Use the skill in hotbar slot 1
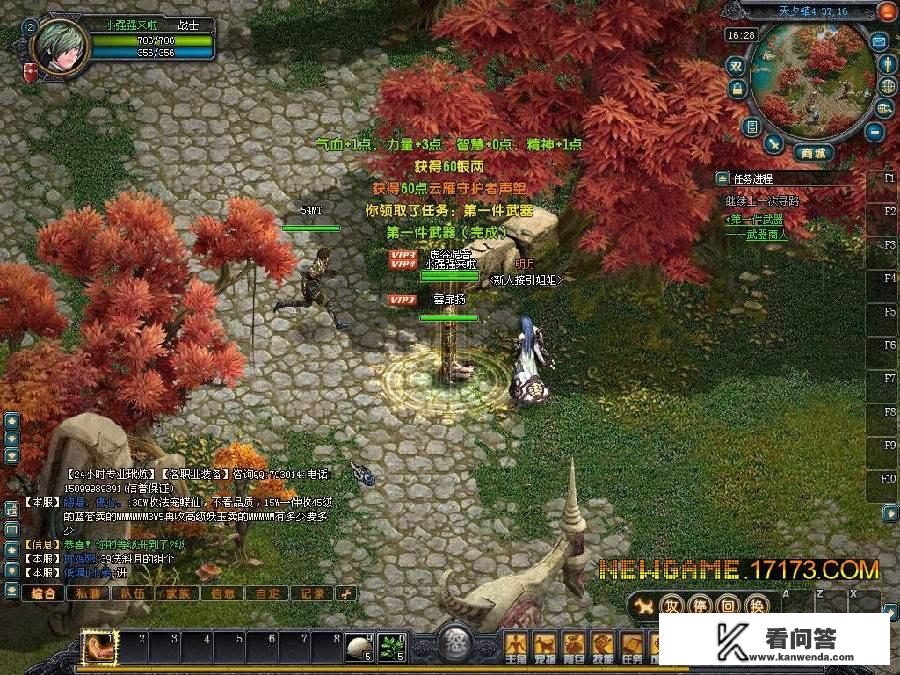900x675 pixels. click(x=100, y=647)
